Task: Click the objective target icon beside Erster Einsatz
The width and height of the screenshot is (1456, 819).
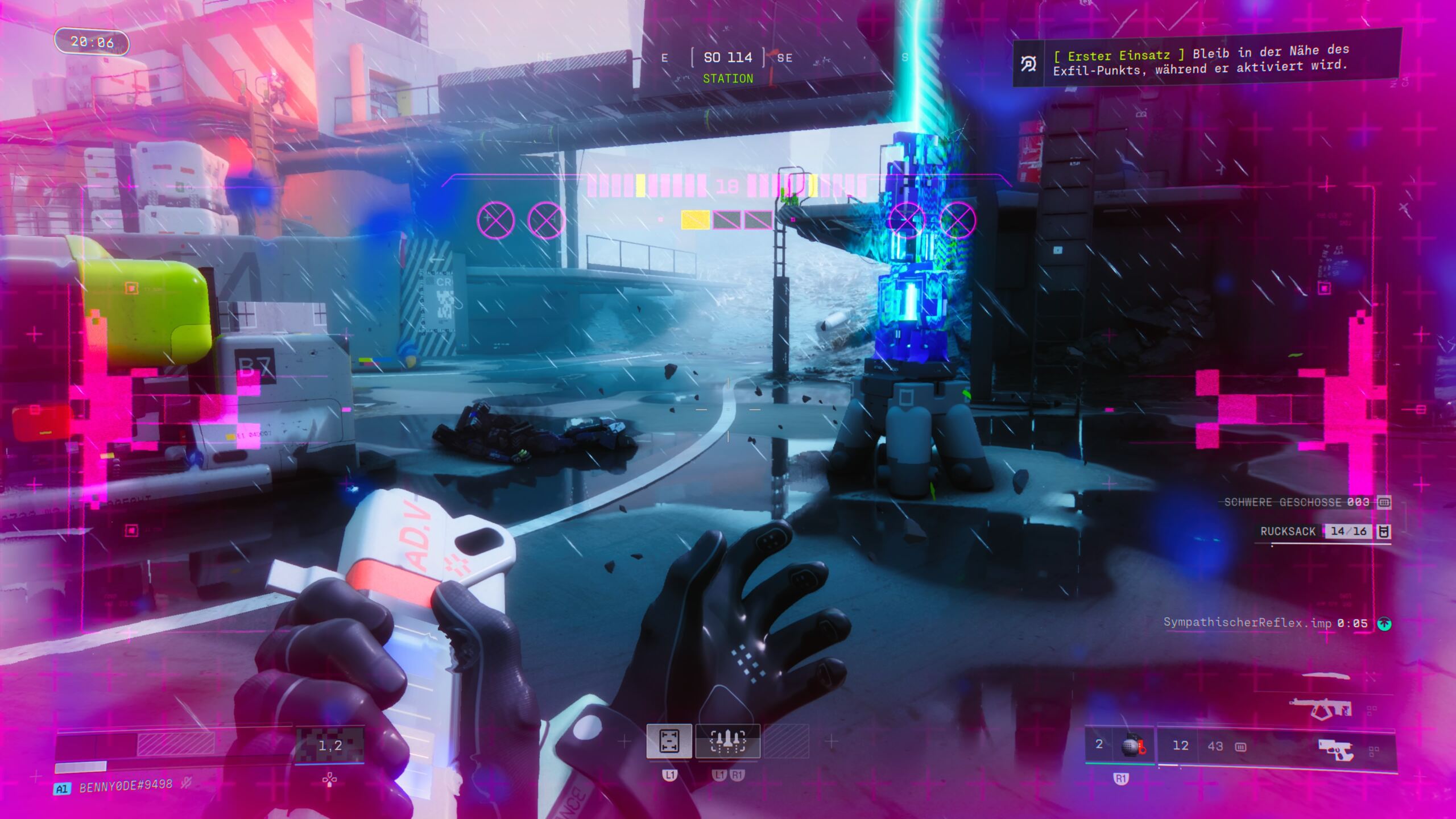Action: [1028, 64]
